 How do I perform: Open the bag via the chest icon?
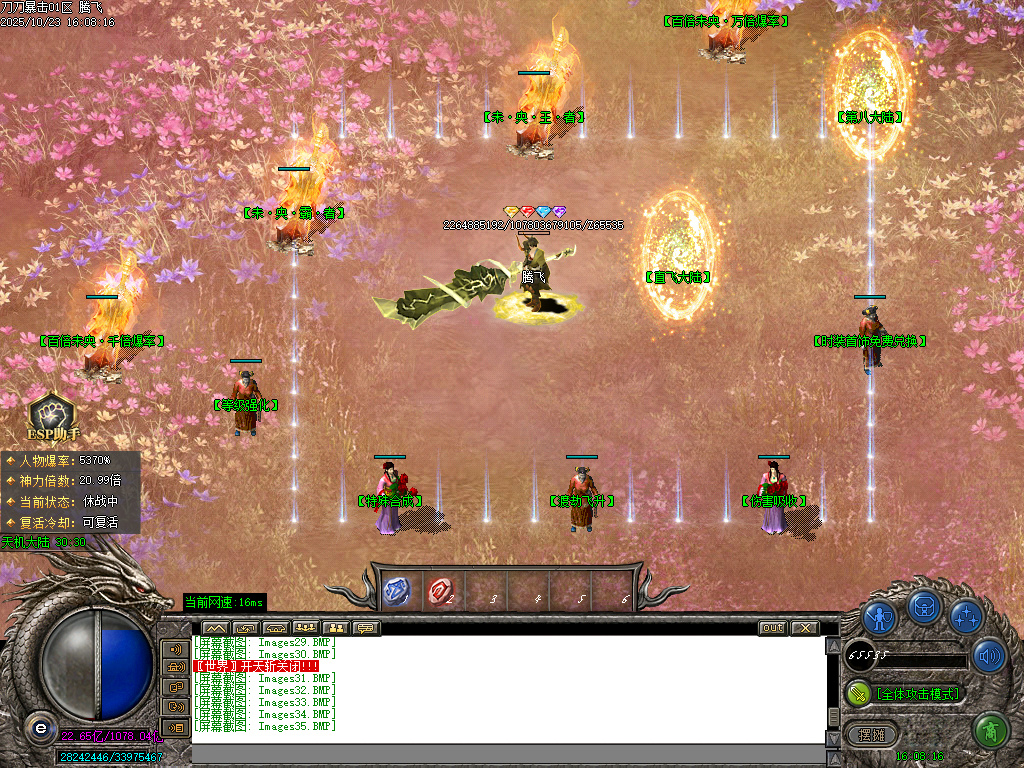(923, 606)
